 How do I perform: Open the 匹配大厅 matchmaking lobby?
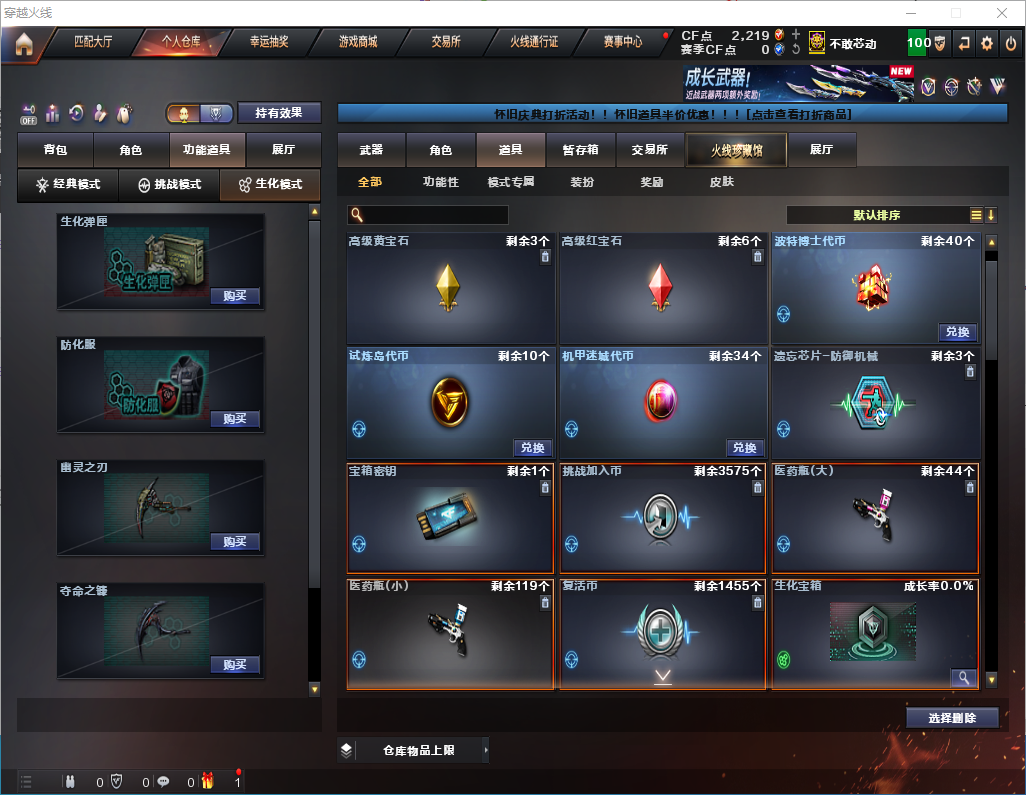point(95,42)
